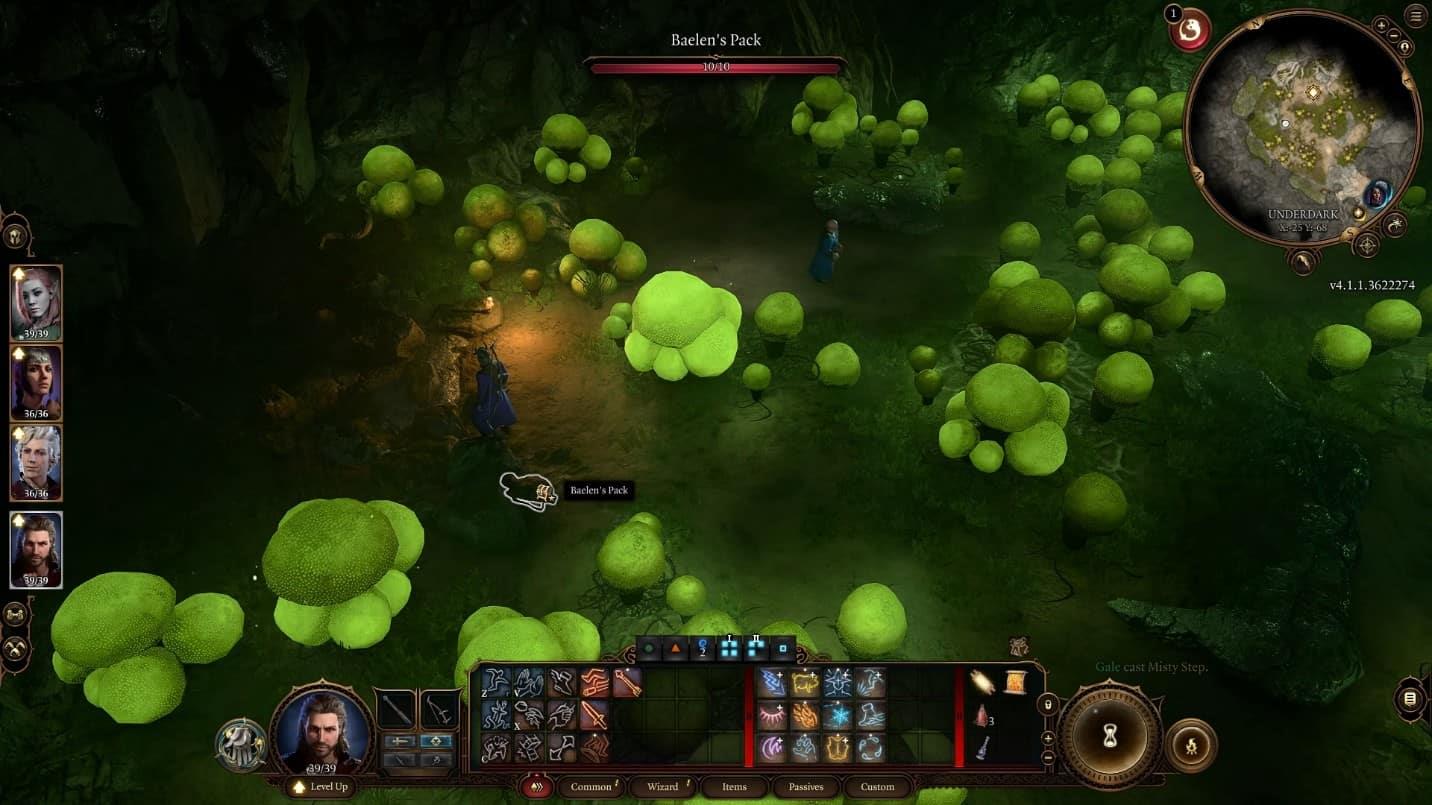Switch to the Custom hotbar tab

[877, 787]
